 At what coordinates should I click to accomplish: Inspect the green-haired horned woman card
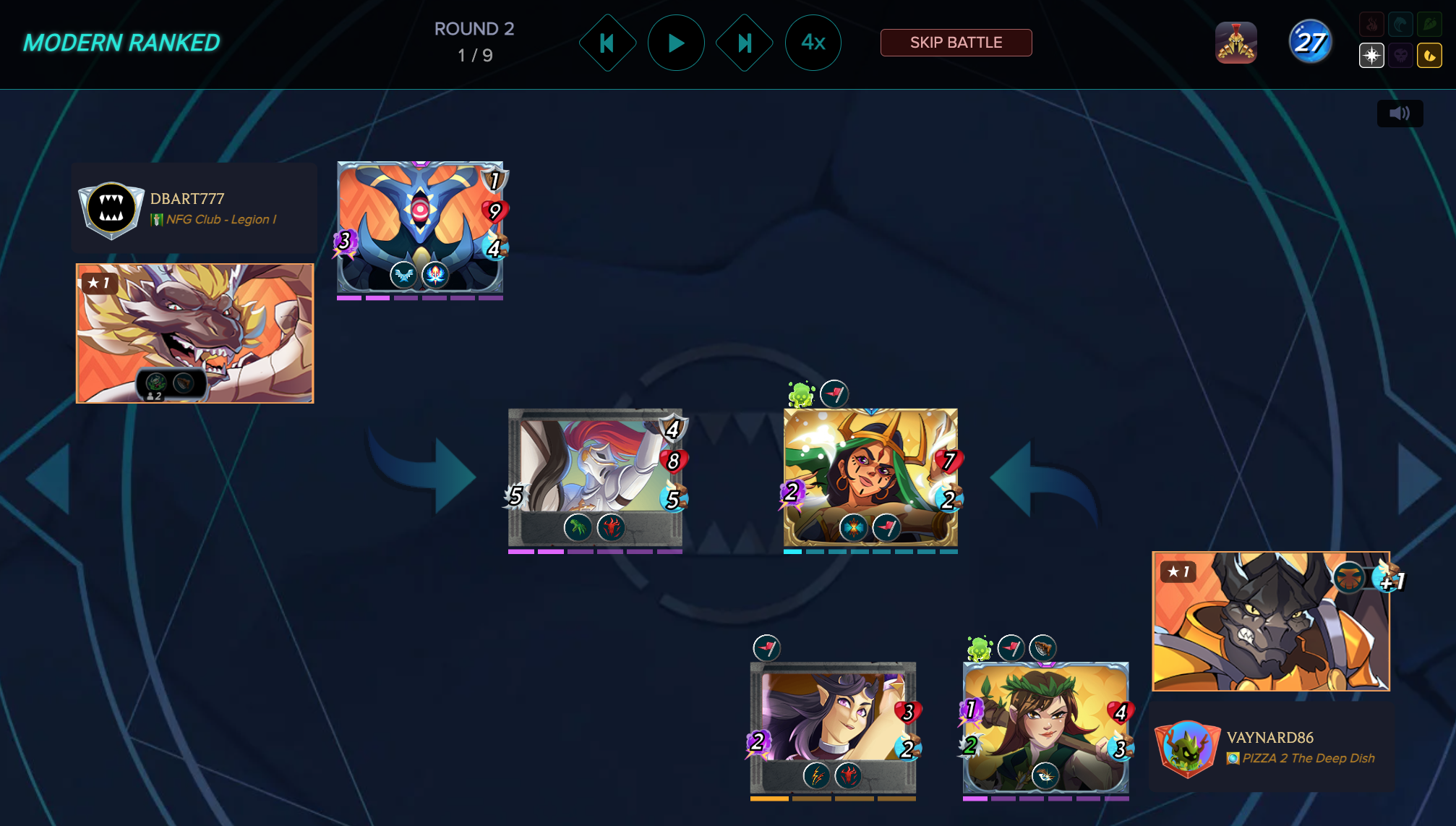coord(870,477)
